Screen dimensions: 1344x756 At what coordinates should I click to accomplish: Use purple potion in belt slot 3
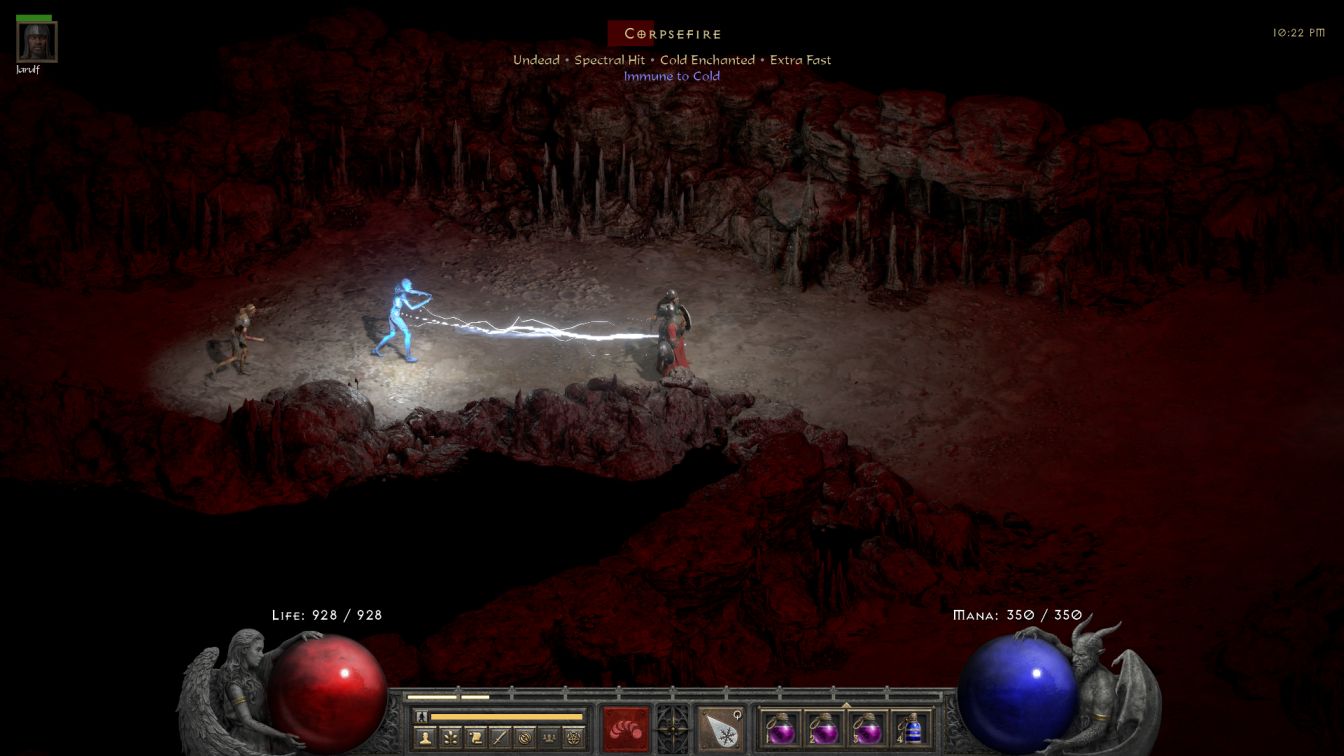[867, 729]
